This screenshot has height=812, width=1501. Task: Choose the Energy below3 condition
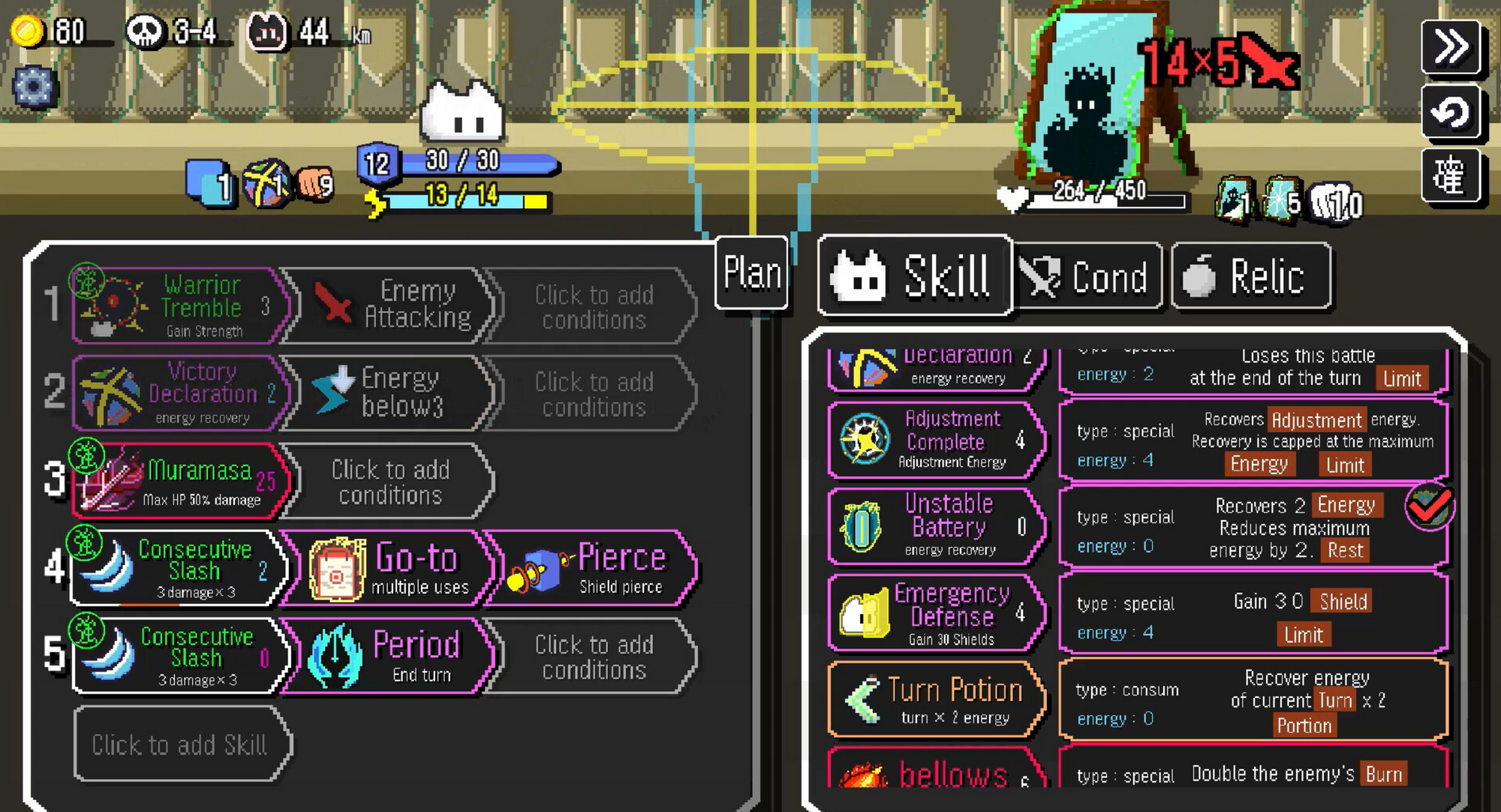click(x=389, y=392)
